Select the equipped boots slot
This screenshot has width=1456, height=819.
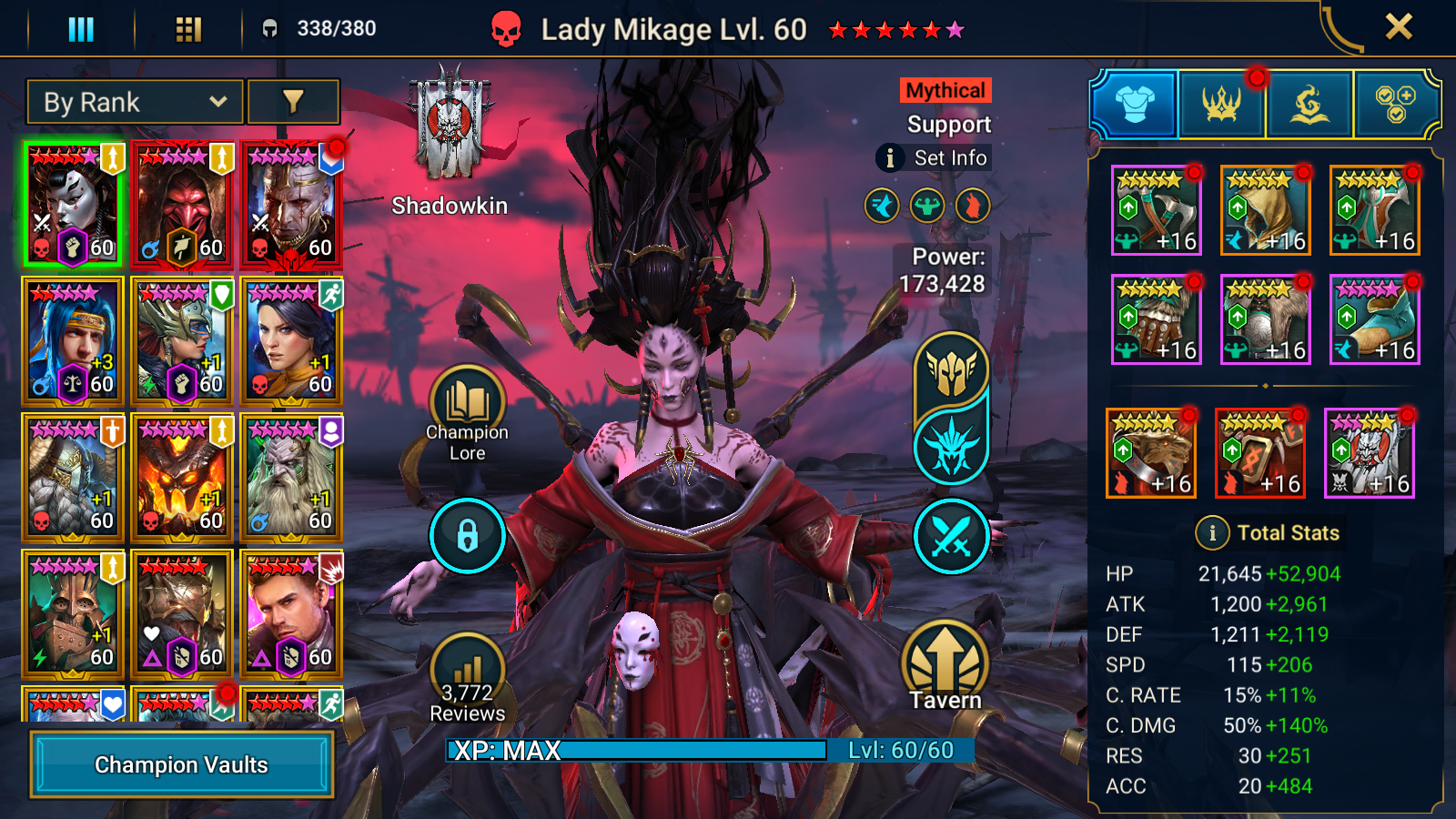(x=1374, y=319)
